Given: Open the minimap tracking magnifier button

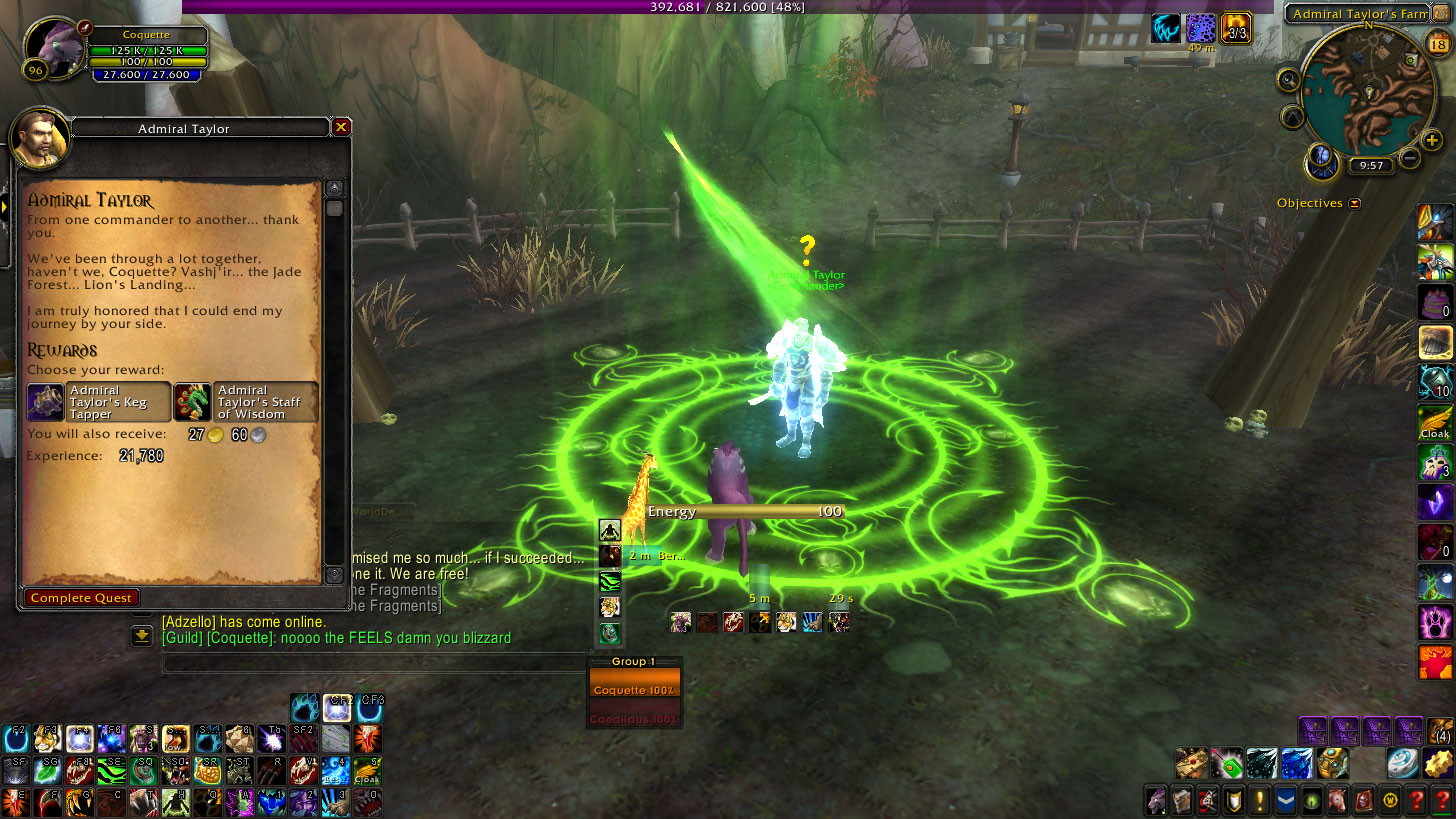Looking at the screenshot, I should click(x=1288, y=80).
